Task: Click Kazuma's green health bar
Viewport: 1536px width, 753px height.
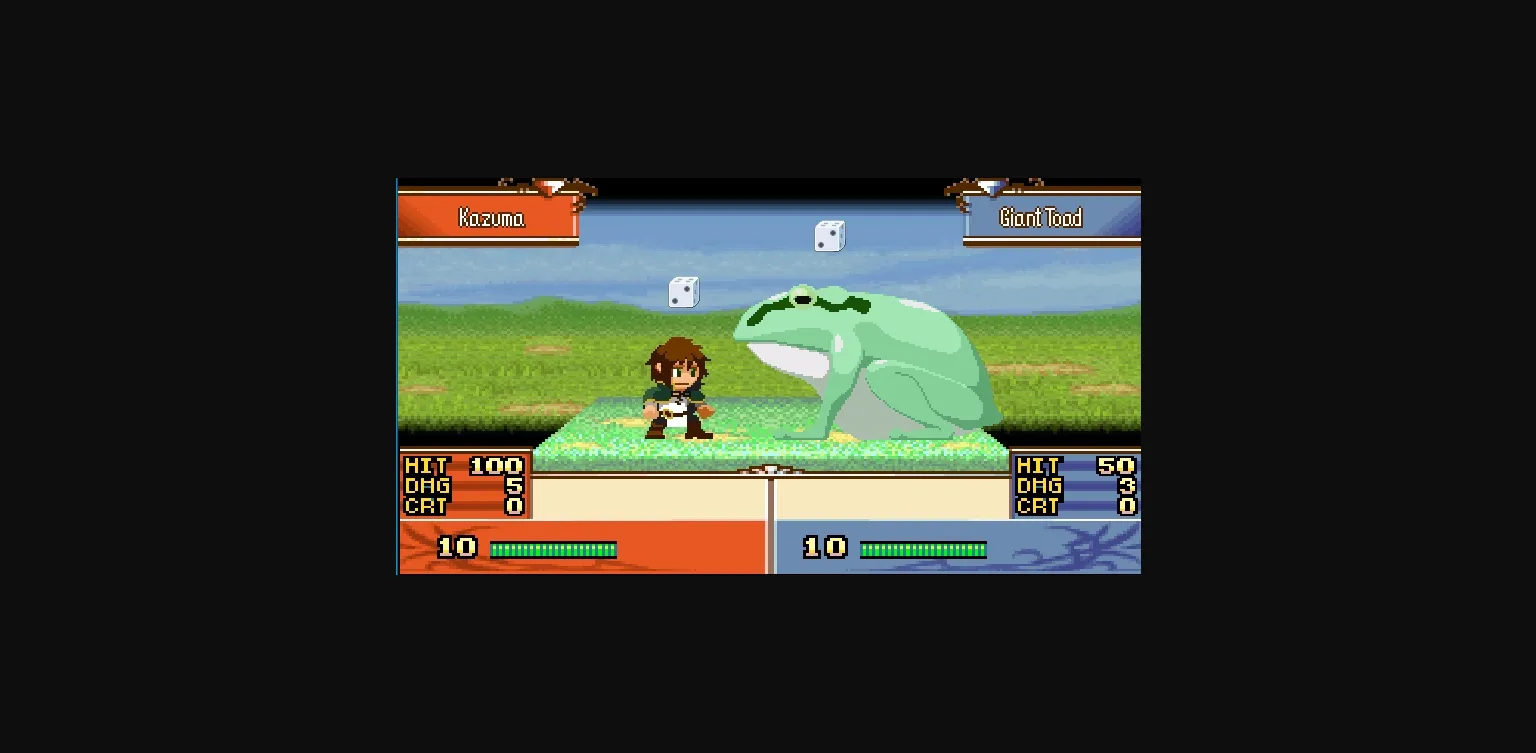Action: click(x=551, y=548)
